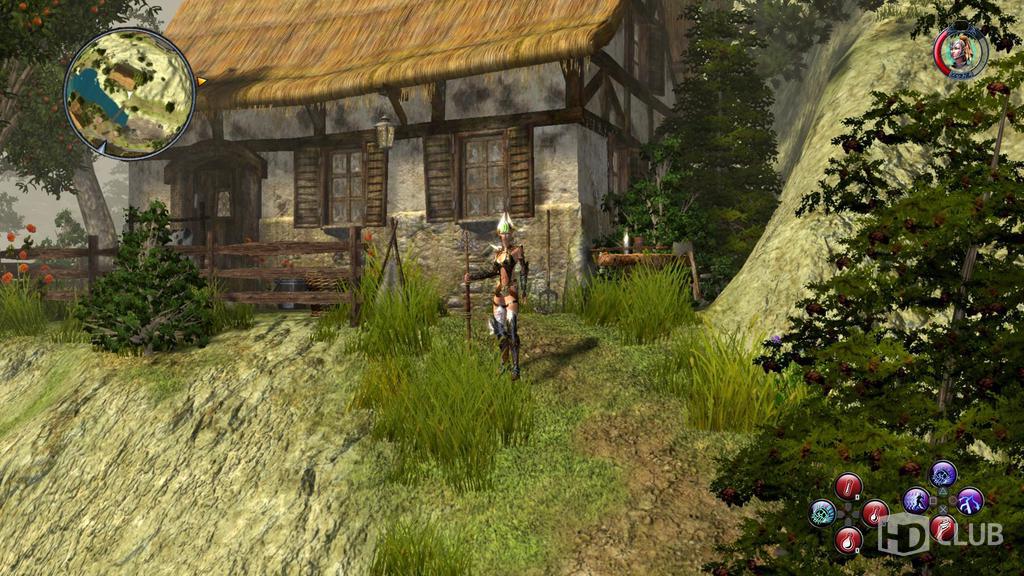Image resolution: width=1024 pixels, height=576 pixels.
Task: Select the red potion vial slot
Action: coord(848,487)
